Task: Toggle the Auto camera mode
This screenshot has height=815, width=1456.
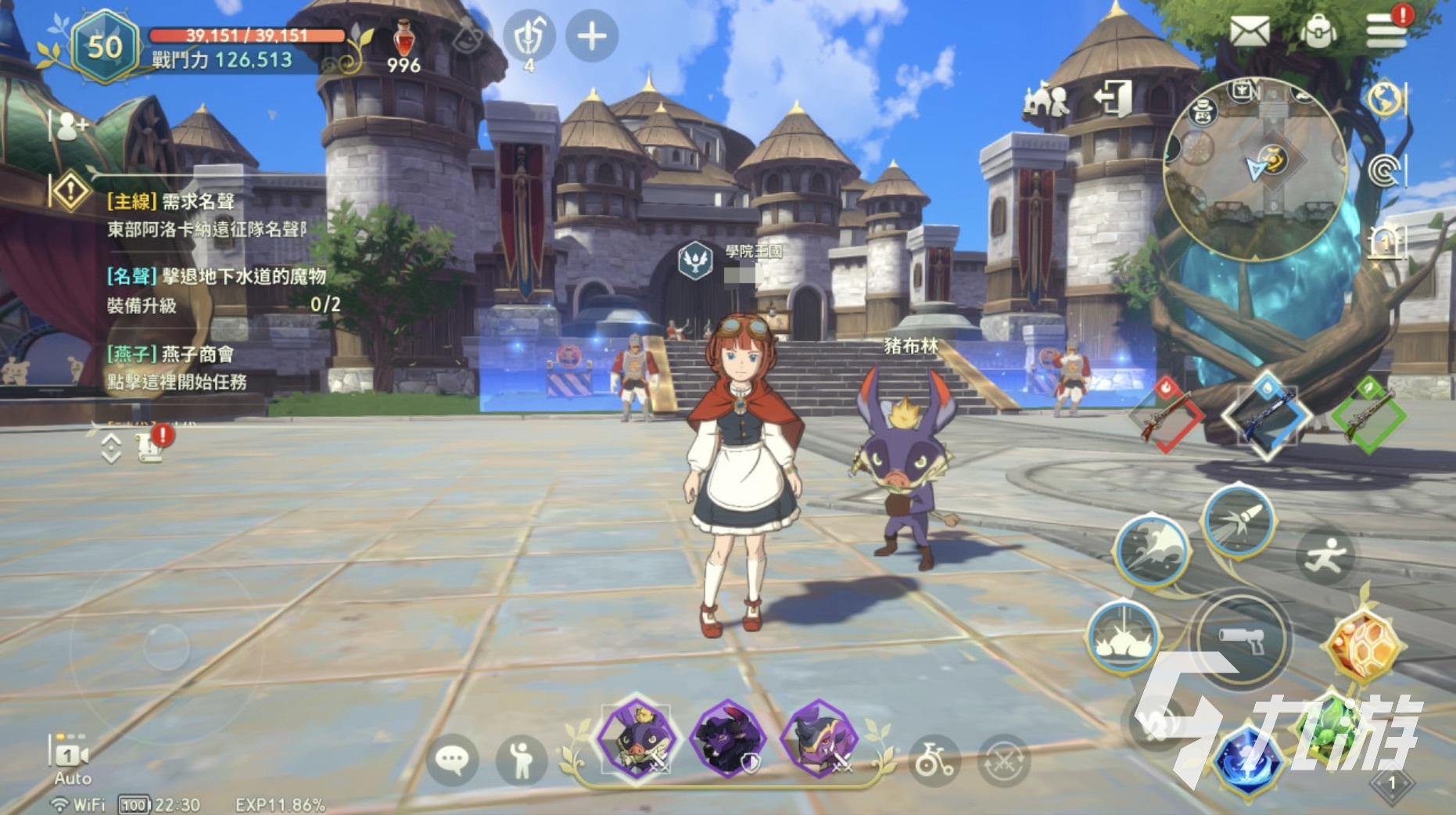Action: (70, 759)
